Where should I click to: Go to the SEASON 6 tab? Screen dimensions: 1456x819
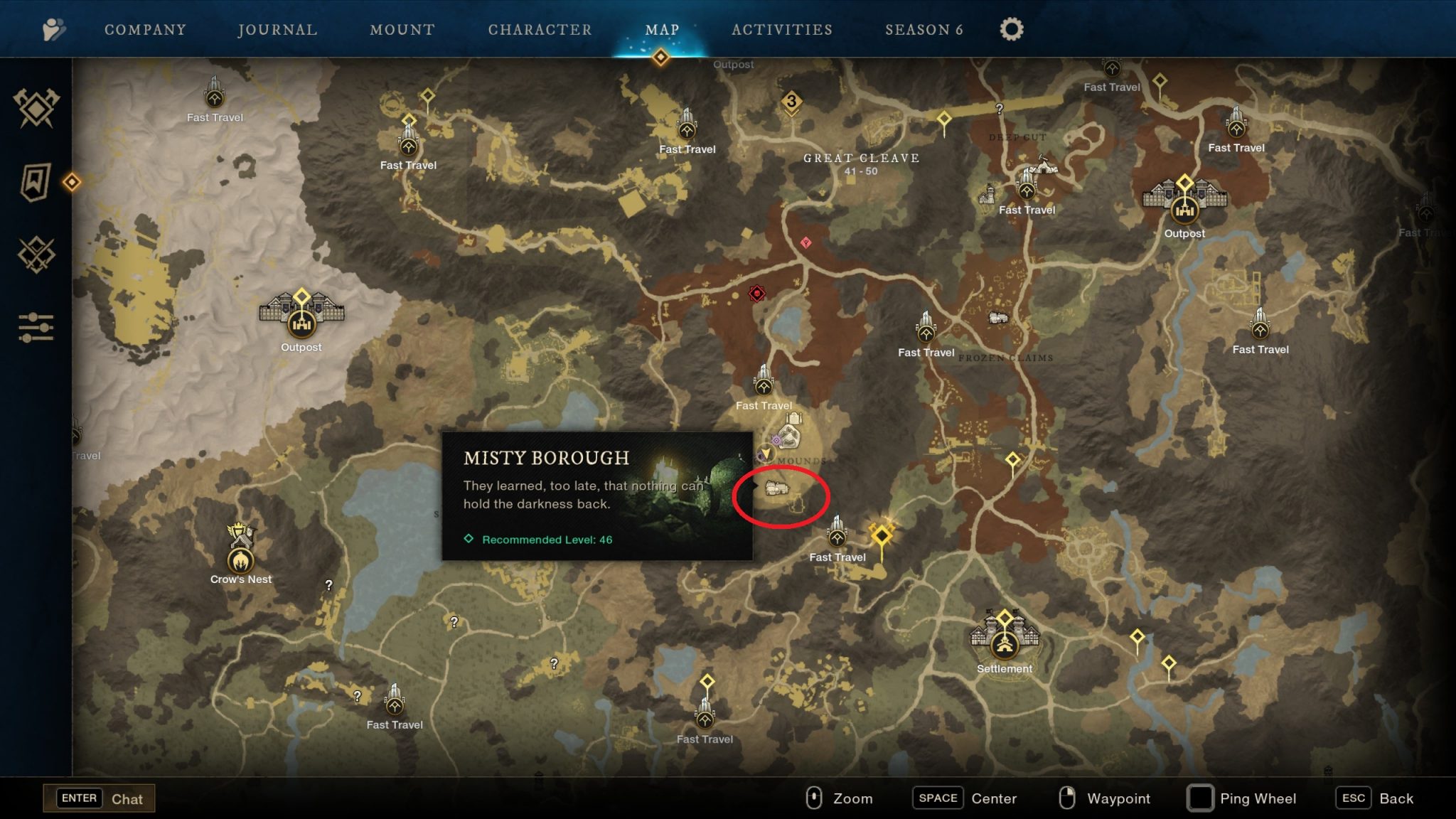(924, 29)
